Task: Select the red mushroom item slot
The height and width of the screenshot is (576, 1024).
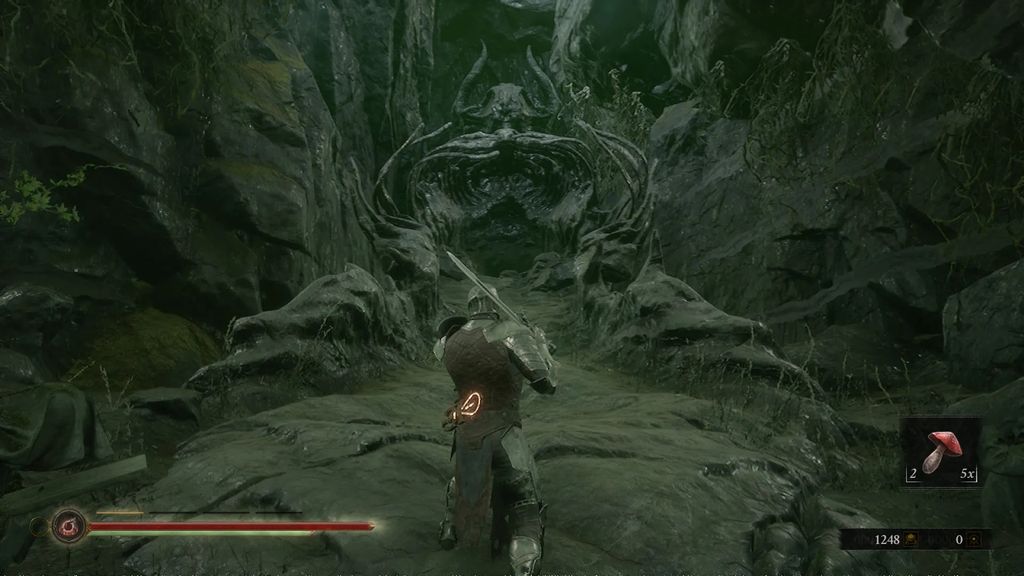Action: [941, 451]
